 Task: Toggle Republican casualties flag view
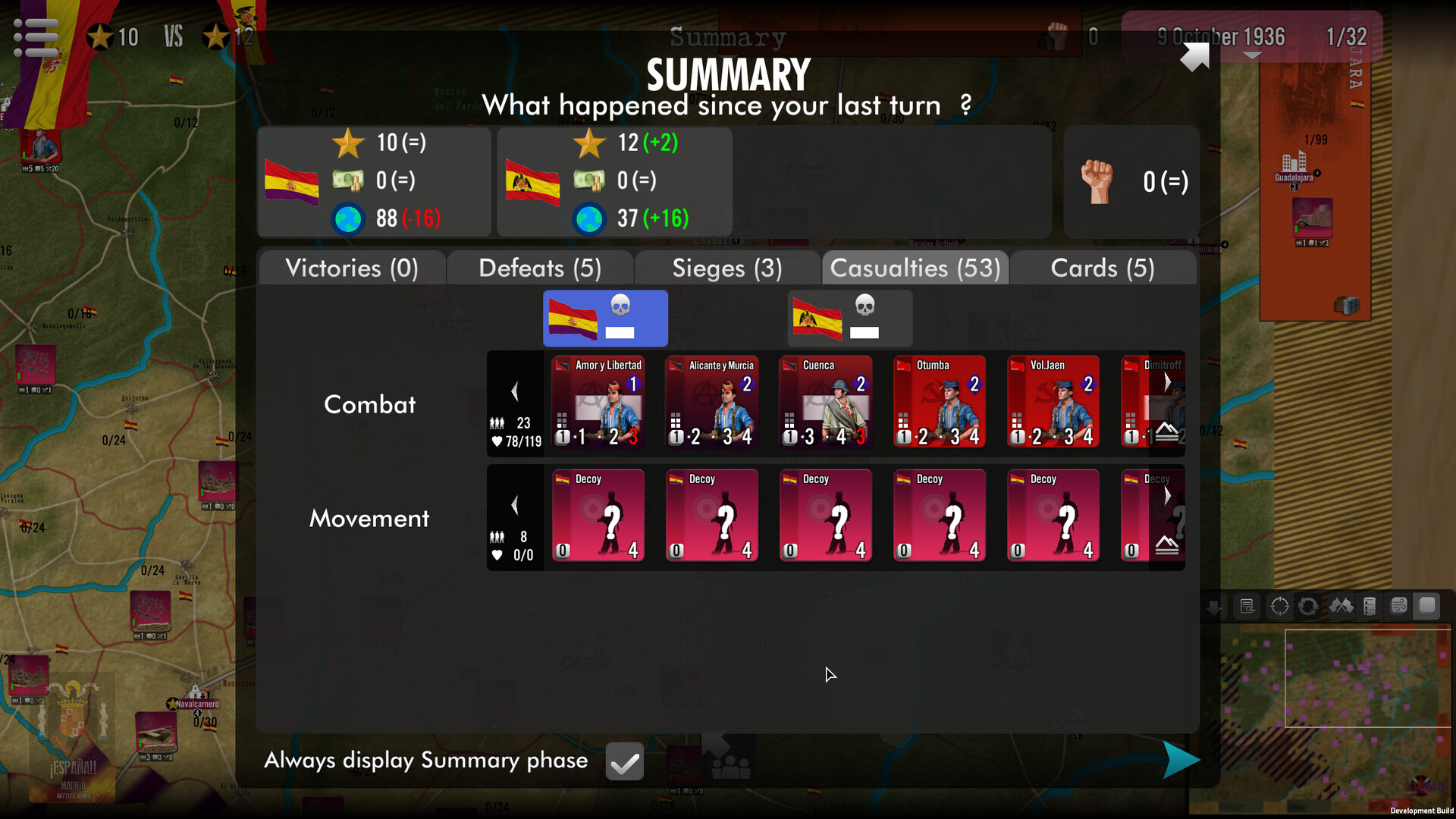(604, 318)
